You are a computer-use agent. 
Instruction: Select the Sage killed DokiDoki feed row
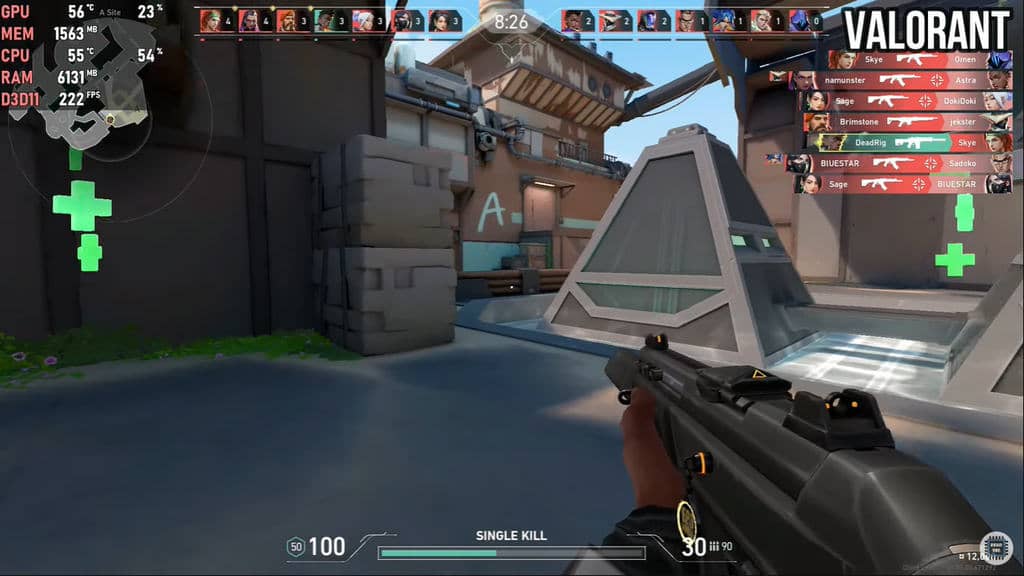904,100
